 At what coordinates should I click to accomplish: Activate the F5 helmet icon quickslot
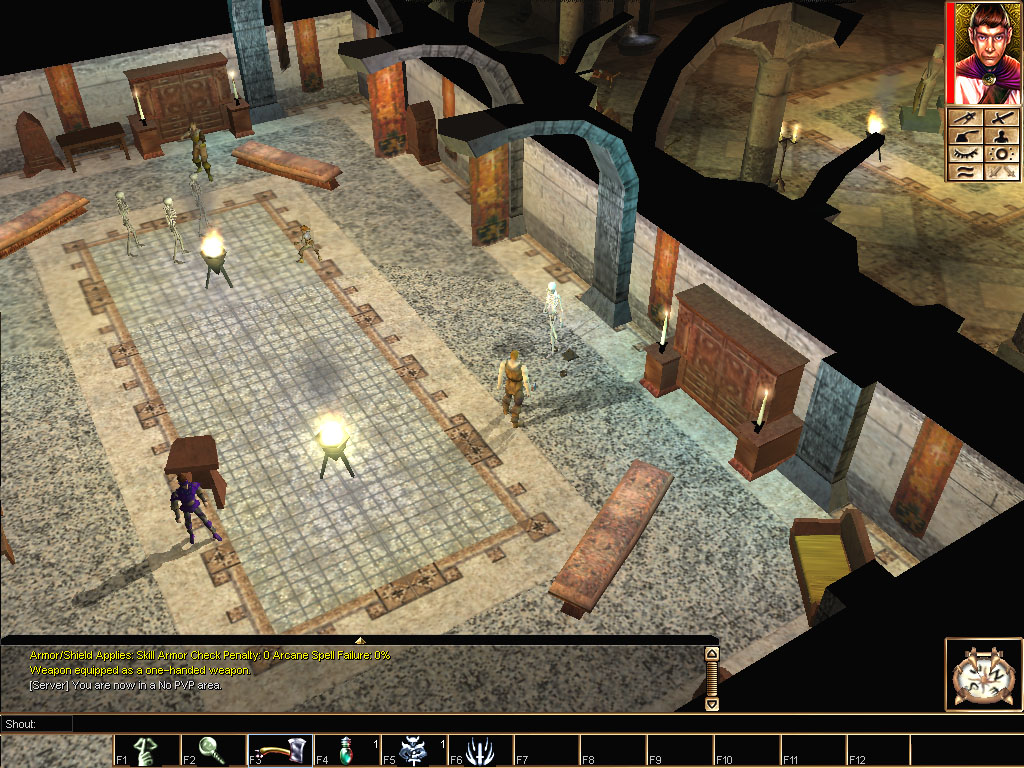[x=414, y=751]
